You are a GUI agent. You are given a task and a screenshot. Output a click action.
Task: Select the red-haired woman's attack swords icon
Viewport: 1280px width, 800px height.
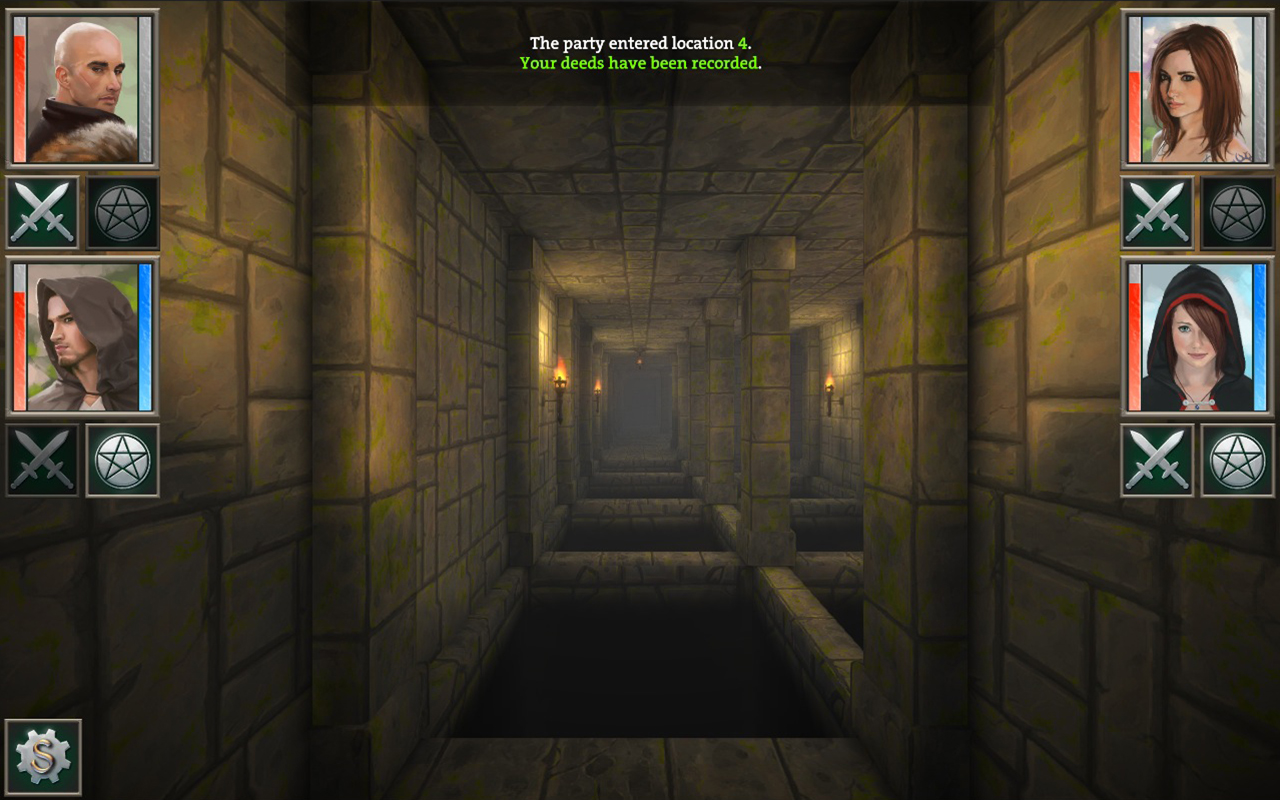[x=1158, y=212]
